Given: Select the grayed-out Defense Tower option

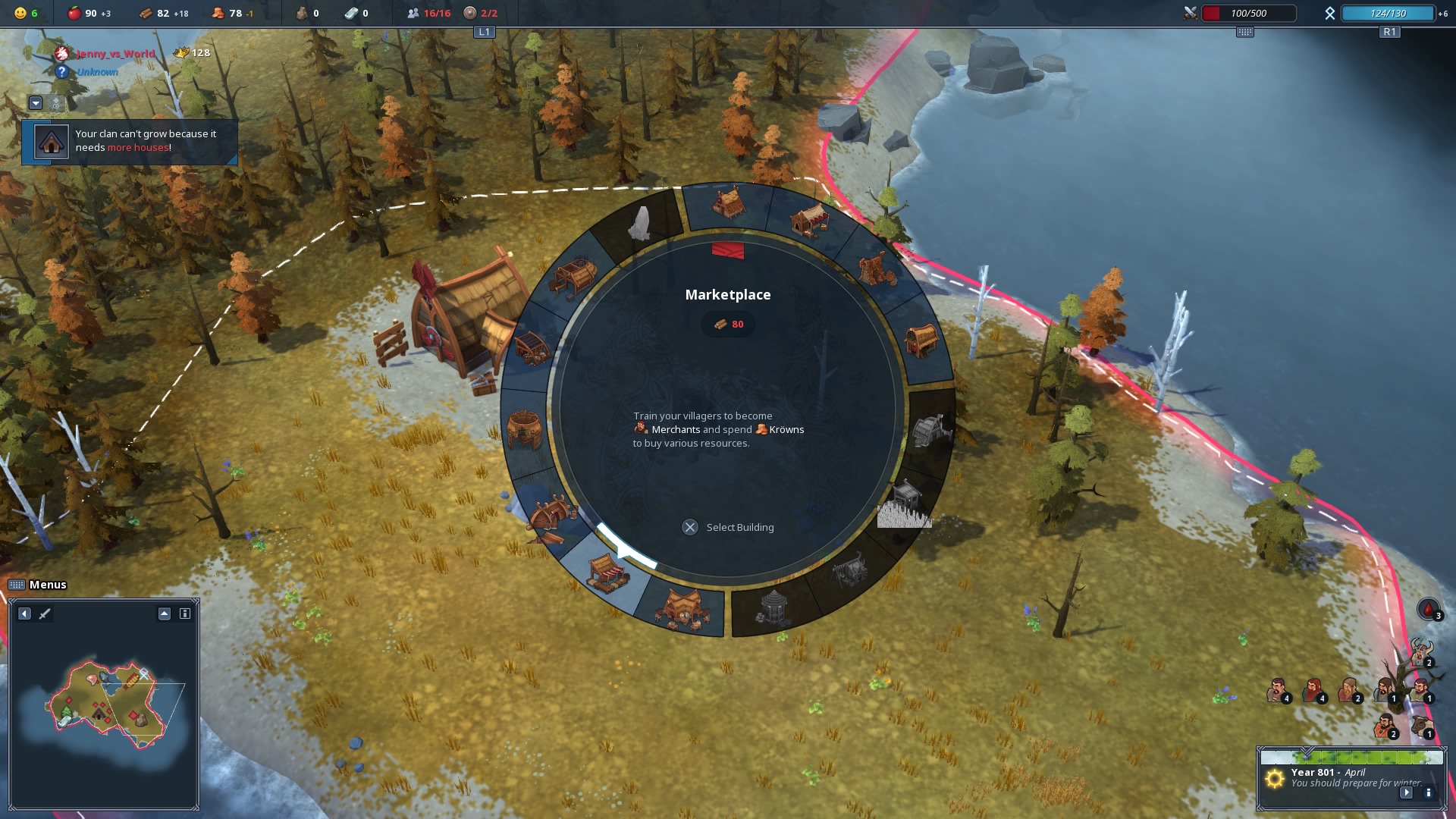Looking at the screenshot, I should 774,607.
